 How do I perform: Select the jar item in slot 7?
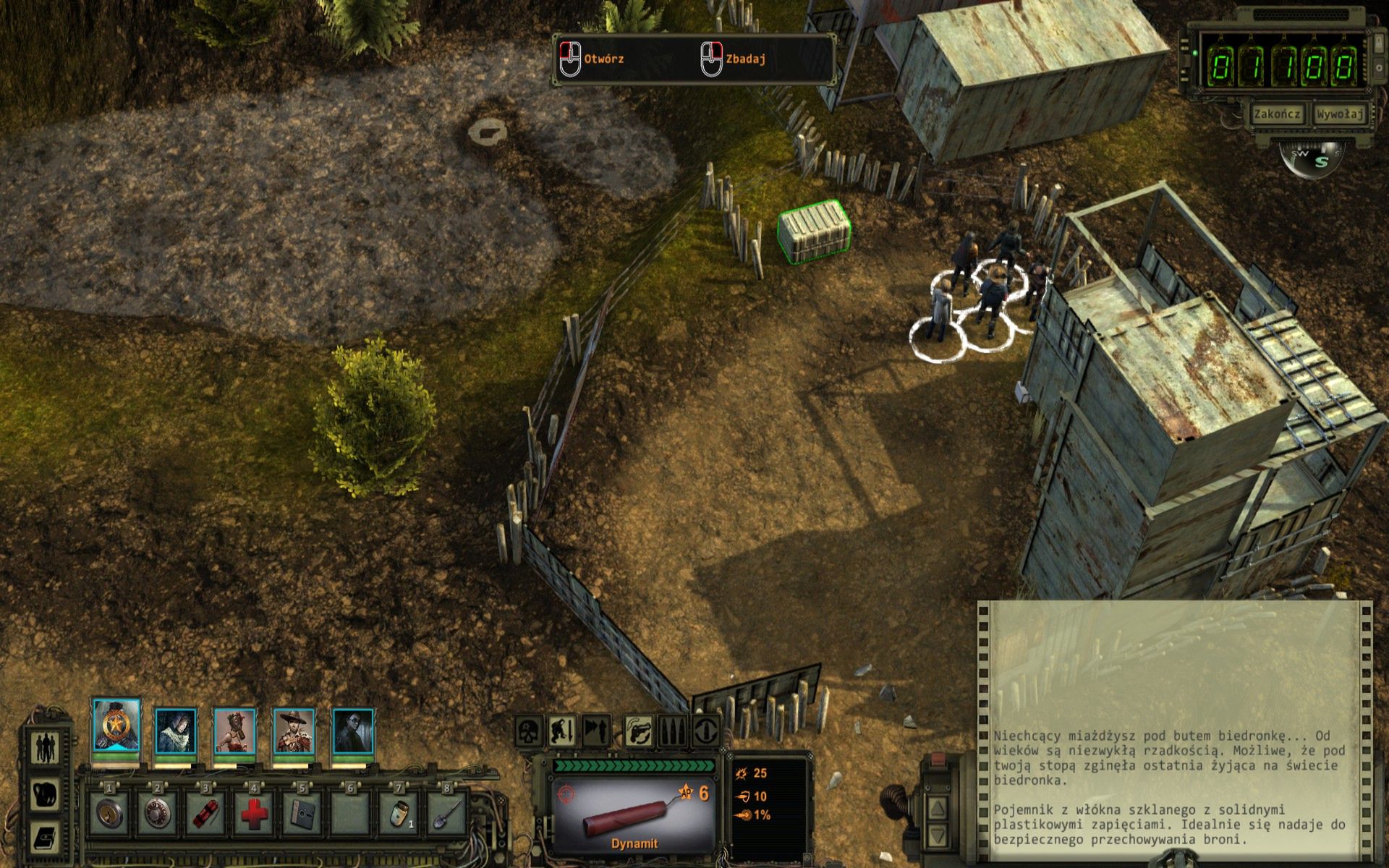[399, 813]
